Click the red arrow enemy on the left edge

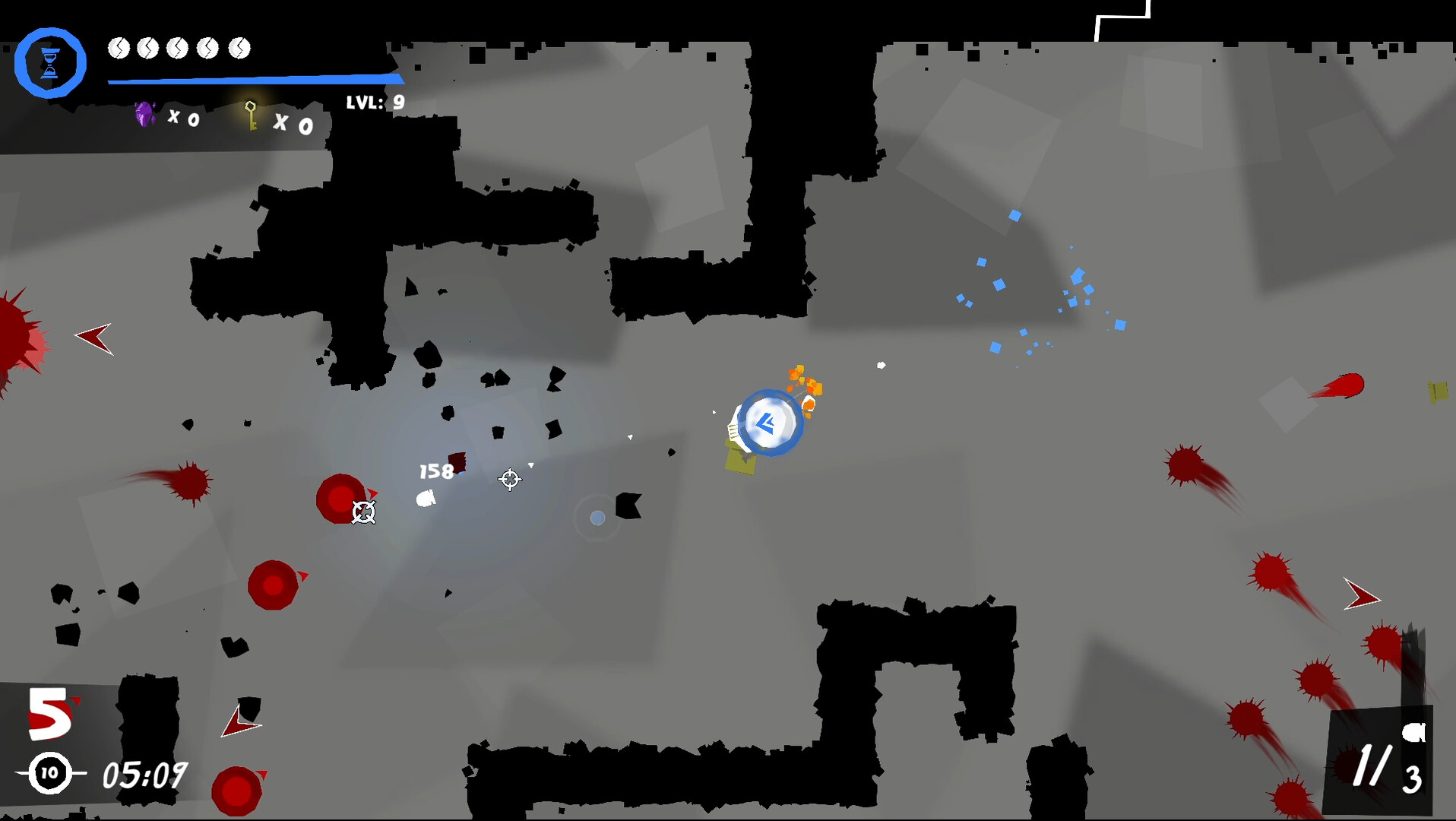93,340
